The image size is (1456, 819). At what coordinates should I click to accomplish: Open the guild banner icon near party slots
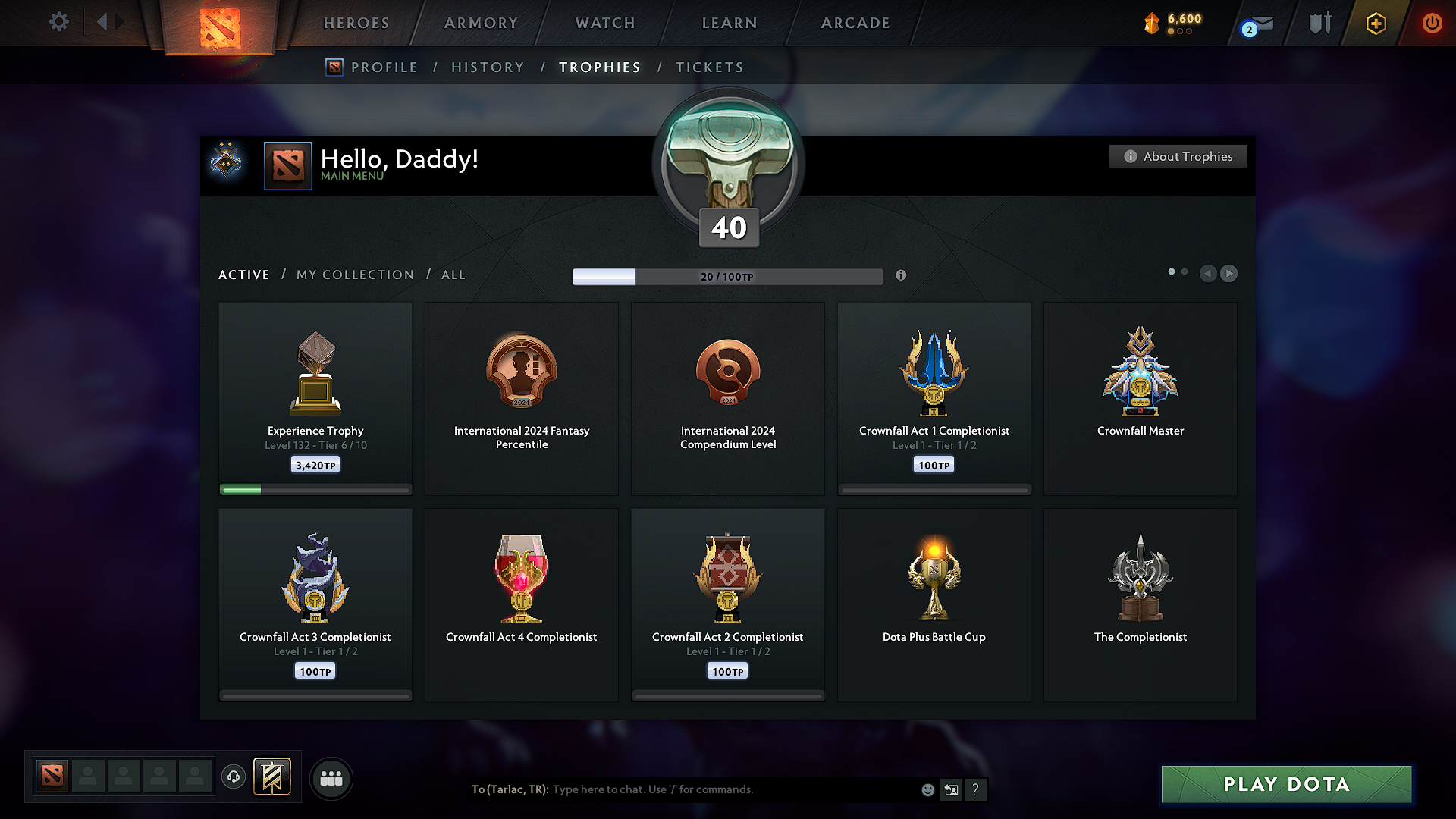(273, 777)
